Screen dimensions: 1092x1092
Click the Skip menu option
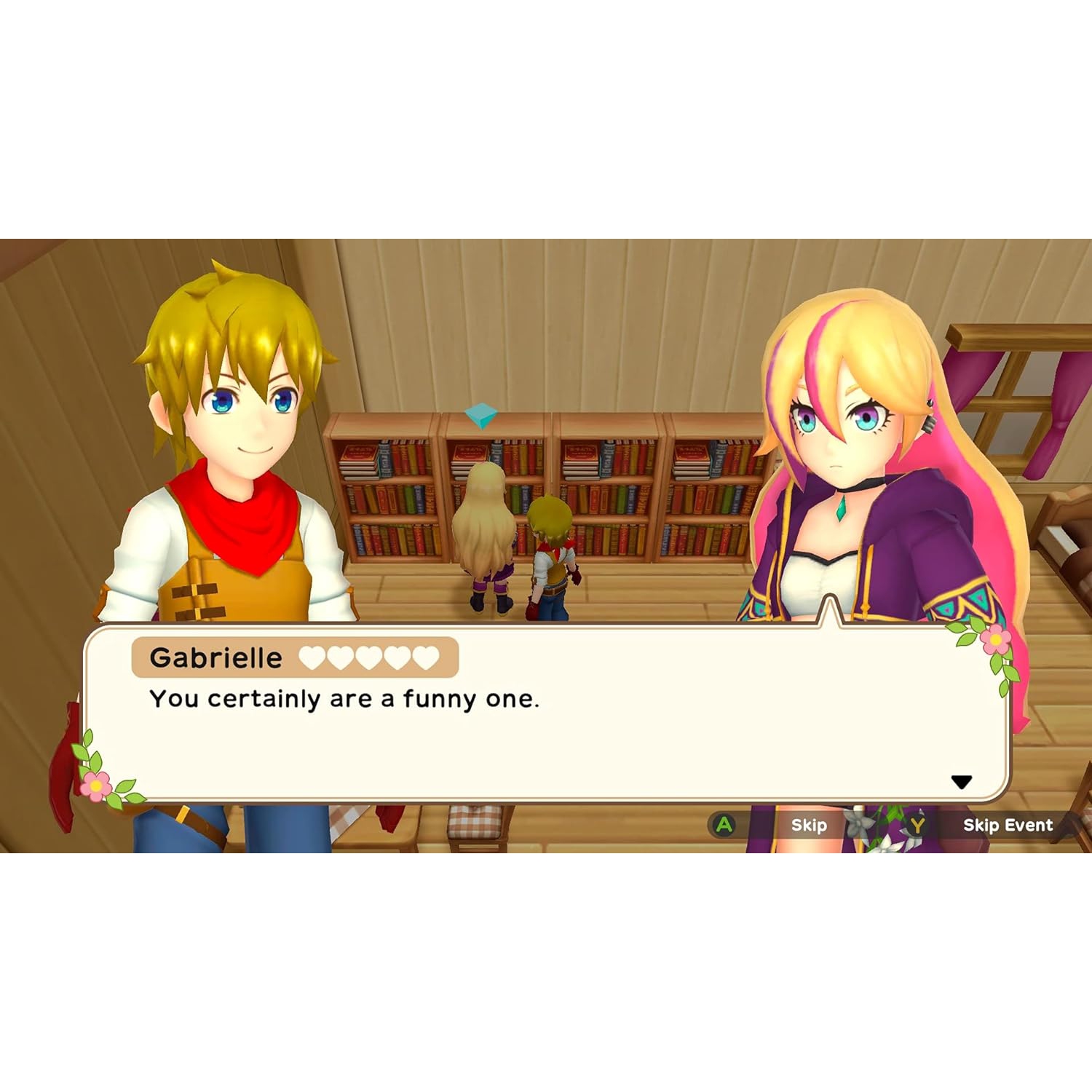[x=809, y=826]
